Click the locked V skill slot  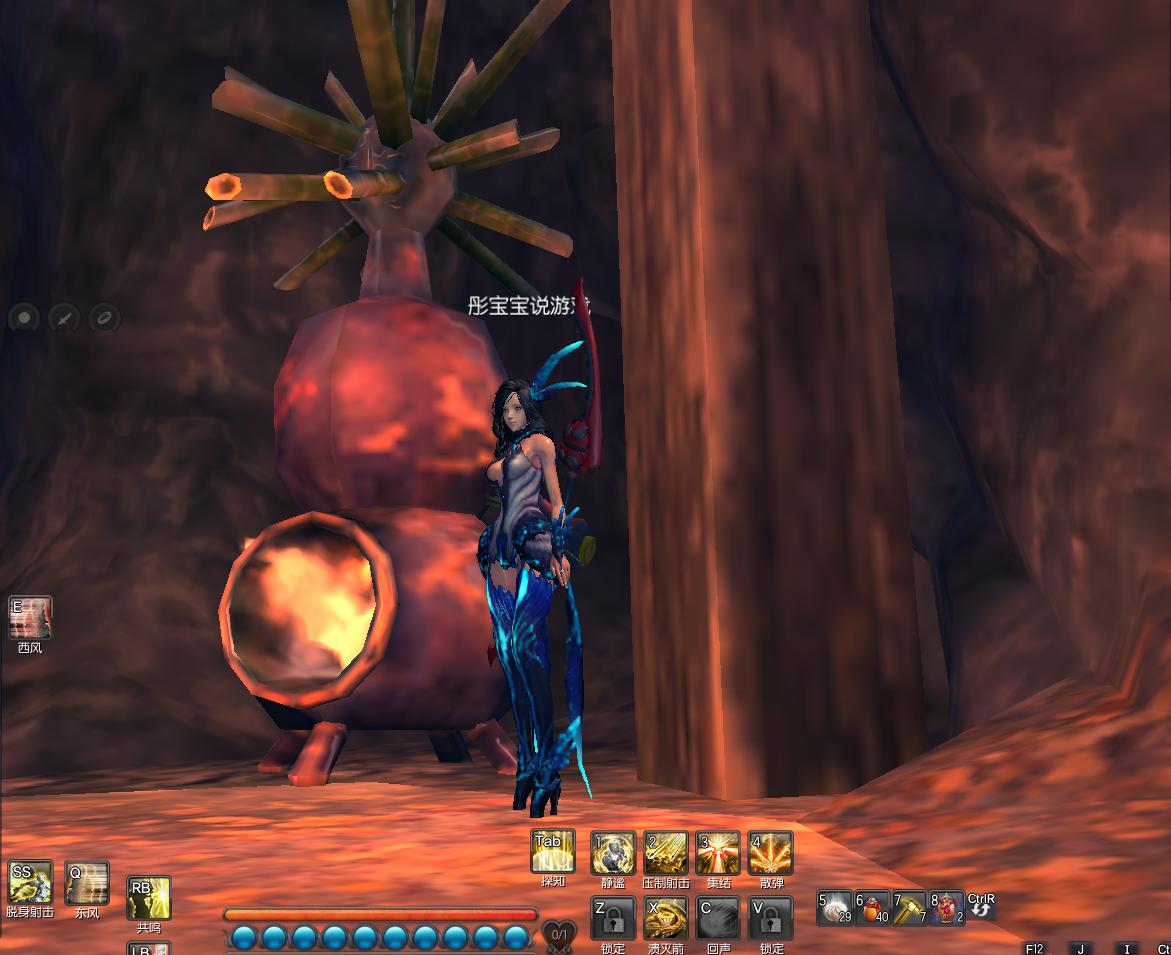[770, 919]
